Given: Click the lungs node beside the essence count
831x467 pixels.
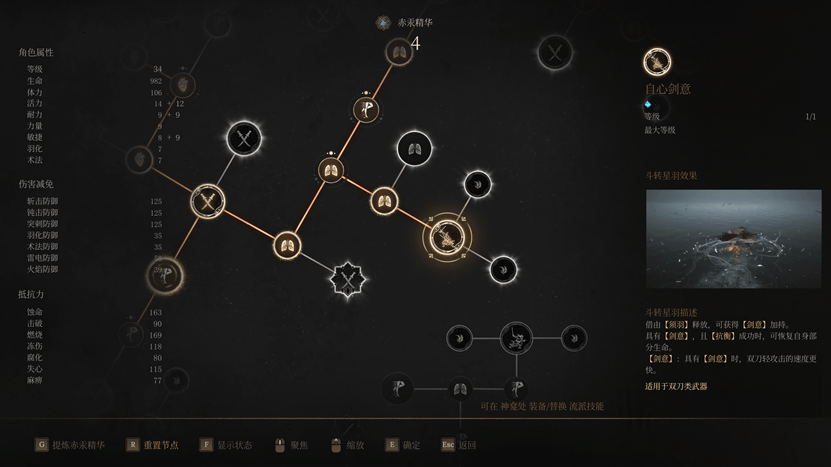Looking at the screenshot, I should 398,52.
